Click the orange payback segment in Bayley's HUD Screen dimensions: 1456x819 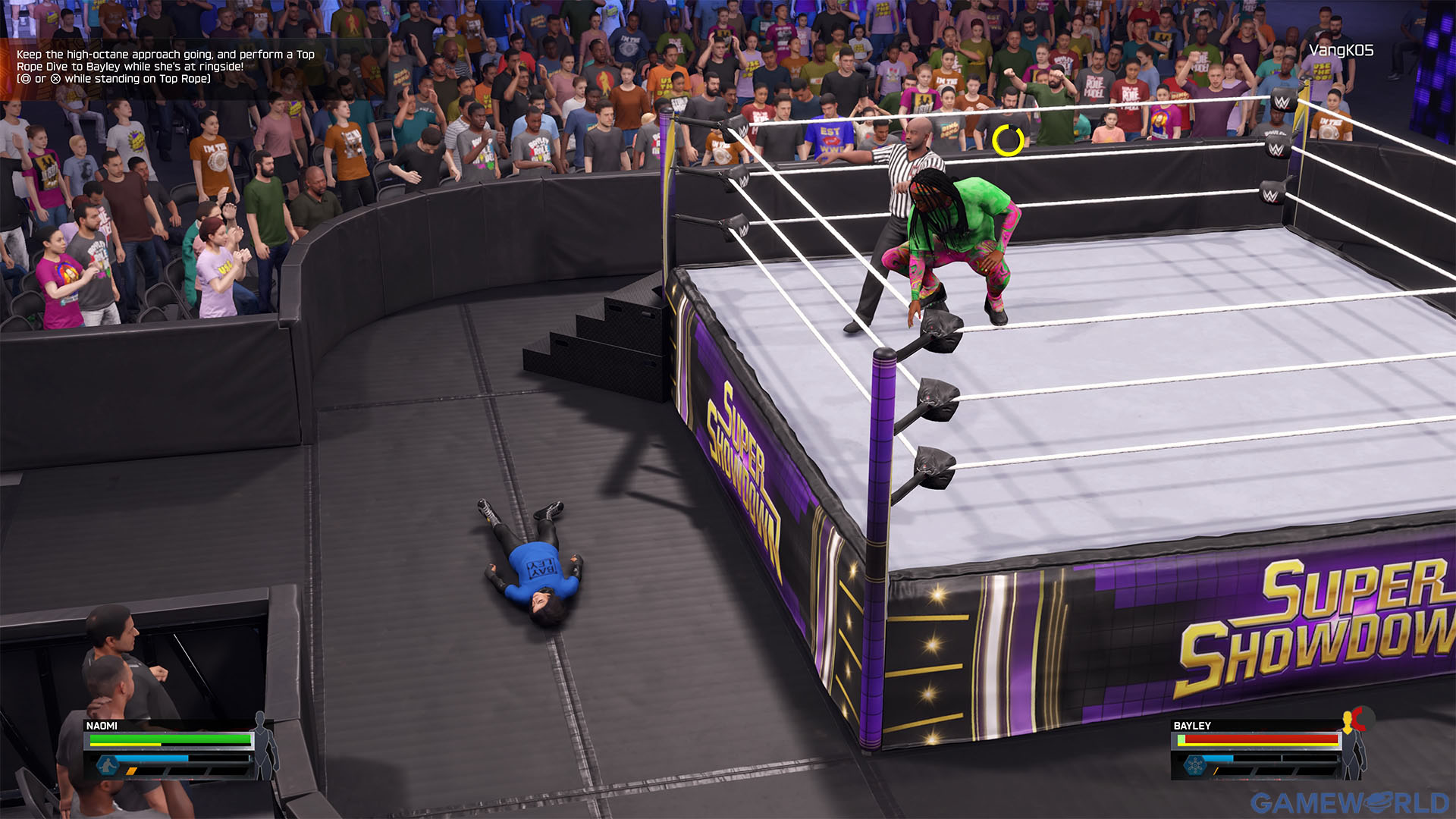[x=1215, y=771]
